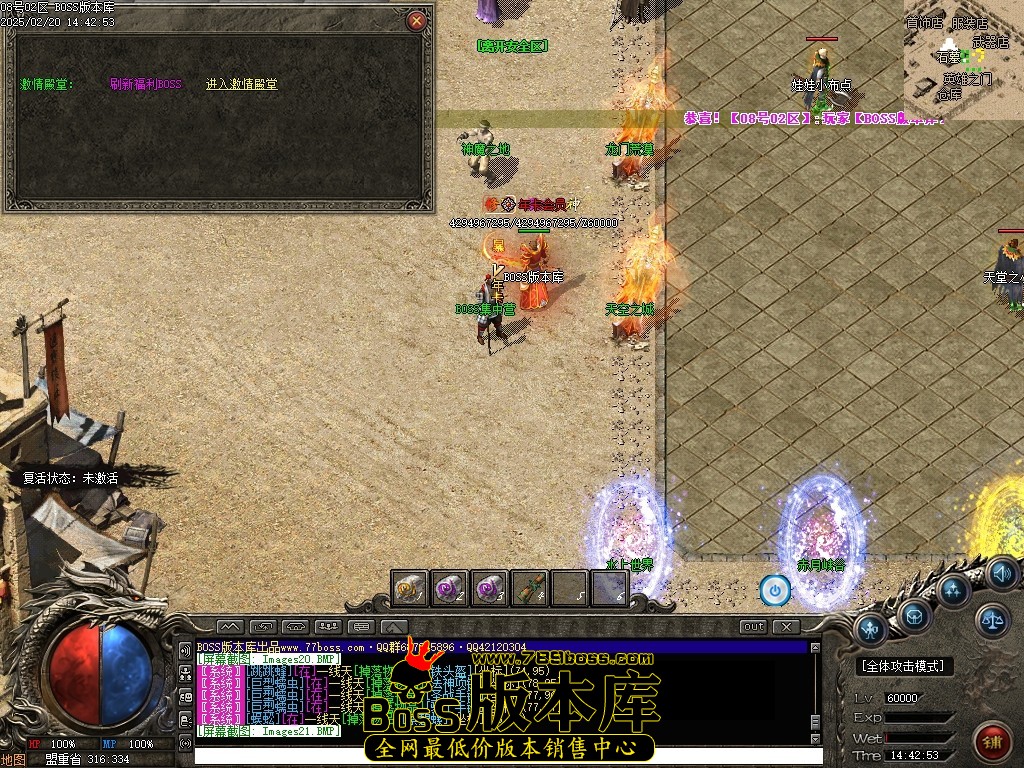Click the purple 刷新福利BOSS text
Image resolution: width=1024 pixels, height=768 pixels.
pyautogui.click(x=146, y=85)
